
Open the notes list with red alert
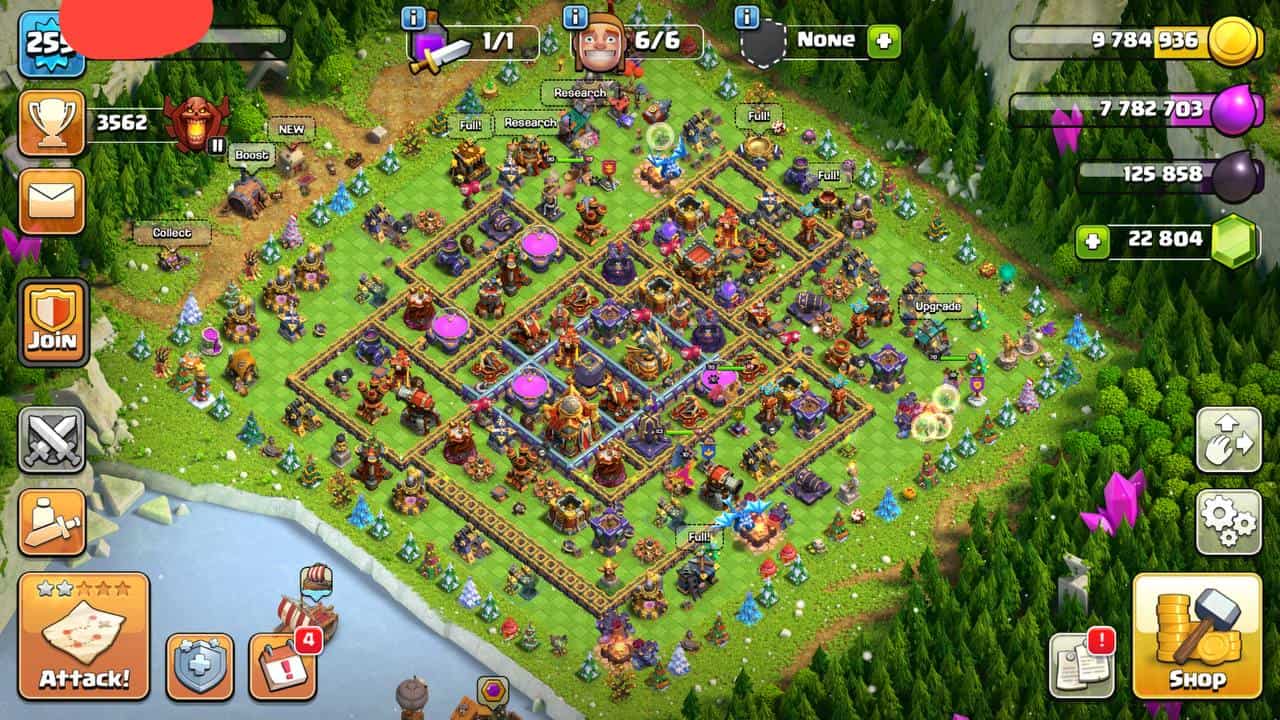[1081, 665]
